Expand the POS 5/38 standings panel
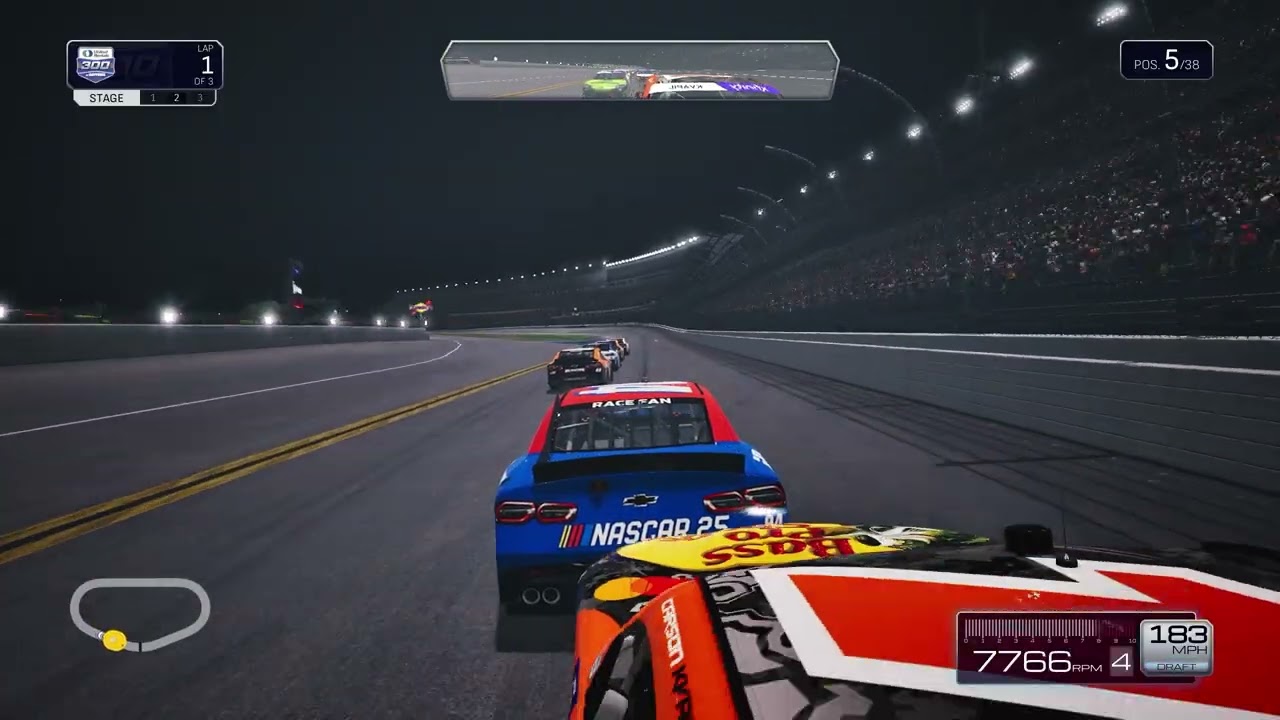The width and height of the screenshot is (1280, 720). pos(1165,60)
